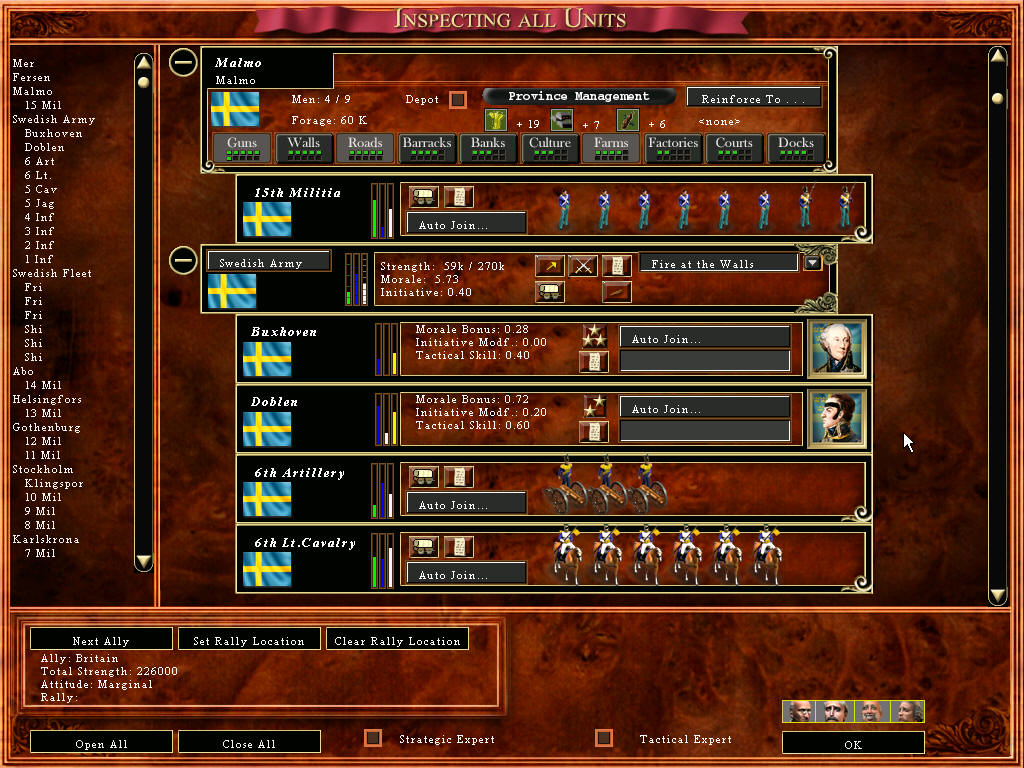Open the Fire at the Walls dropdown
Viewport: 1024px width, 768px height.
tap(813, 263)
